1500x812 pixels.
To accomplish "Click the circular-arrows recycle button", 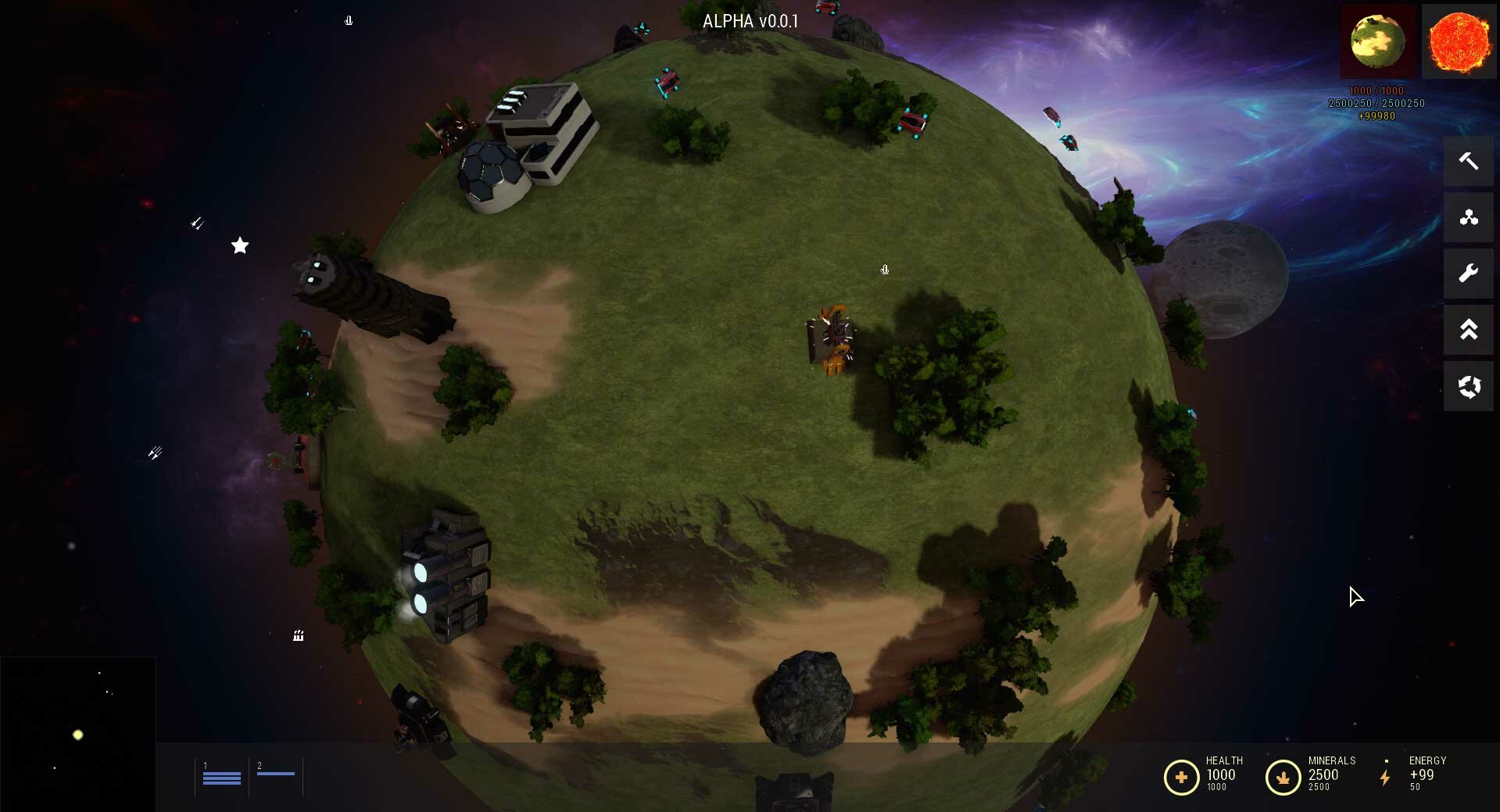I will (x=1468, y=386).
